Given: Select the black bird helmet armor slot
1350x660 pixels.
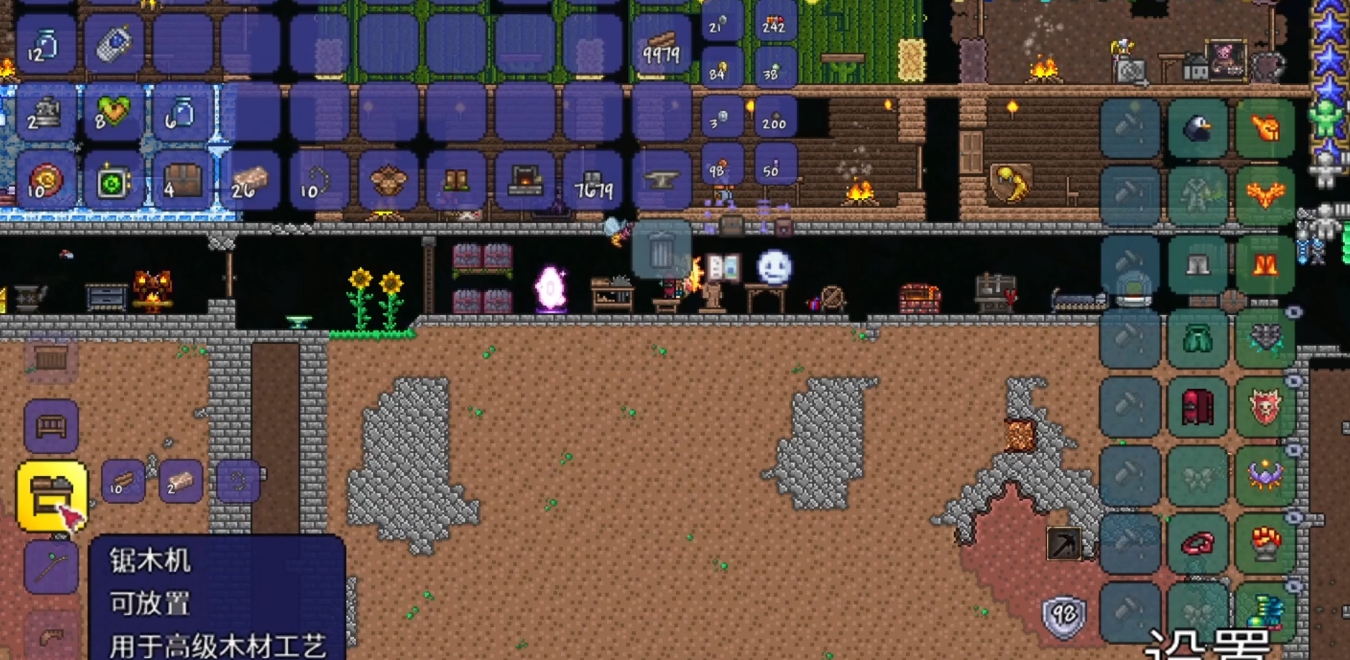Looking at the screenshot, I should point(1197,129).
